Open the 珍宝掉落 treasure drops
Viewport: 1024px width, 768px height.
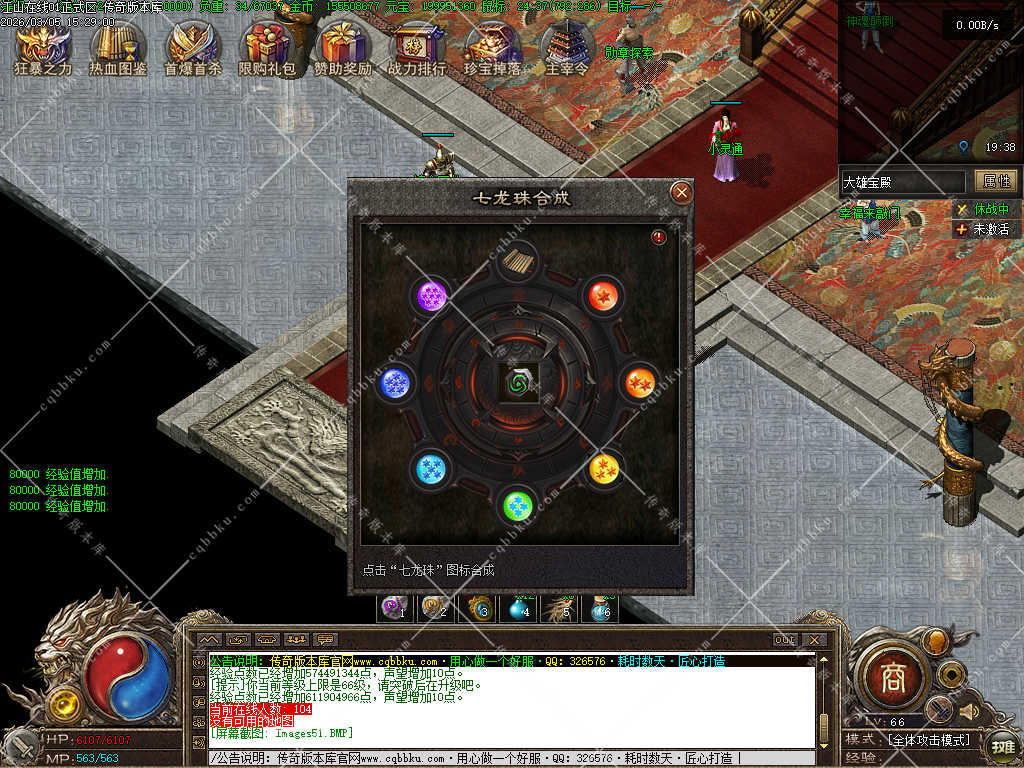492,48
